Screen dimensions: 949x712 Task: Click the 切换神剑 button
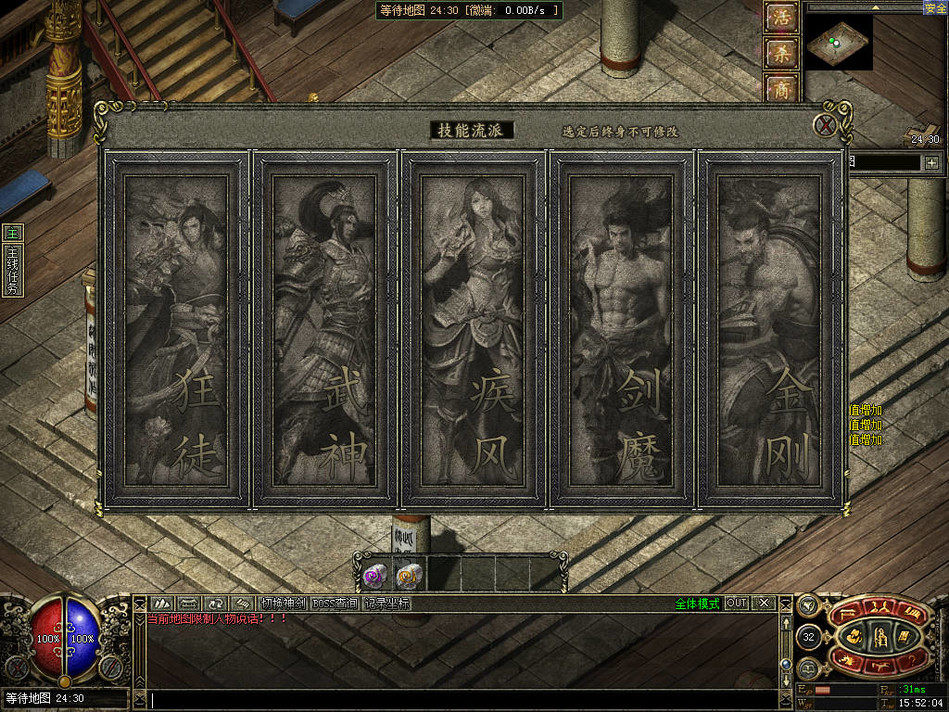(x=283, y=603)
